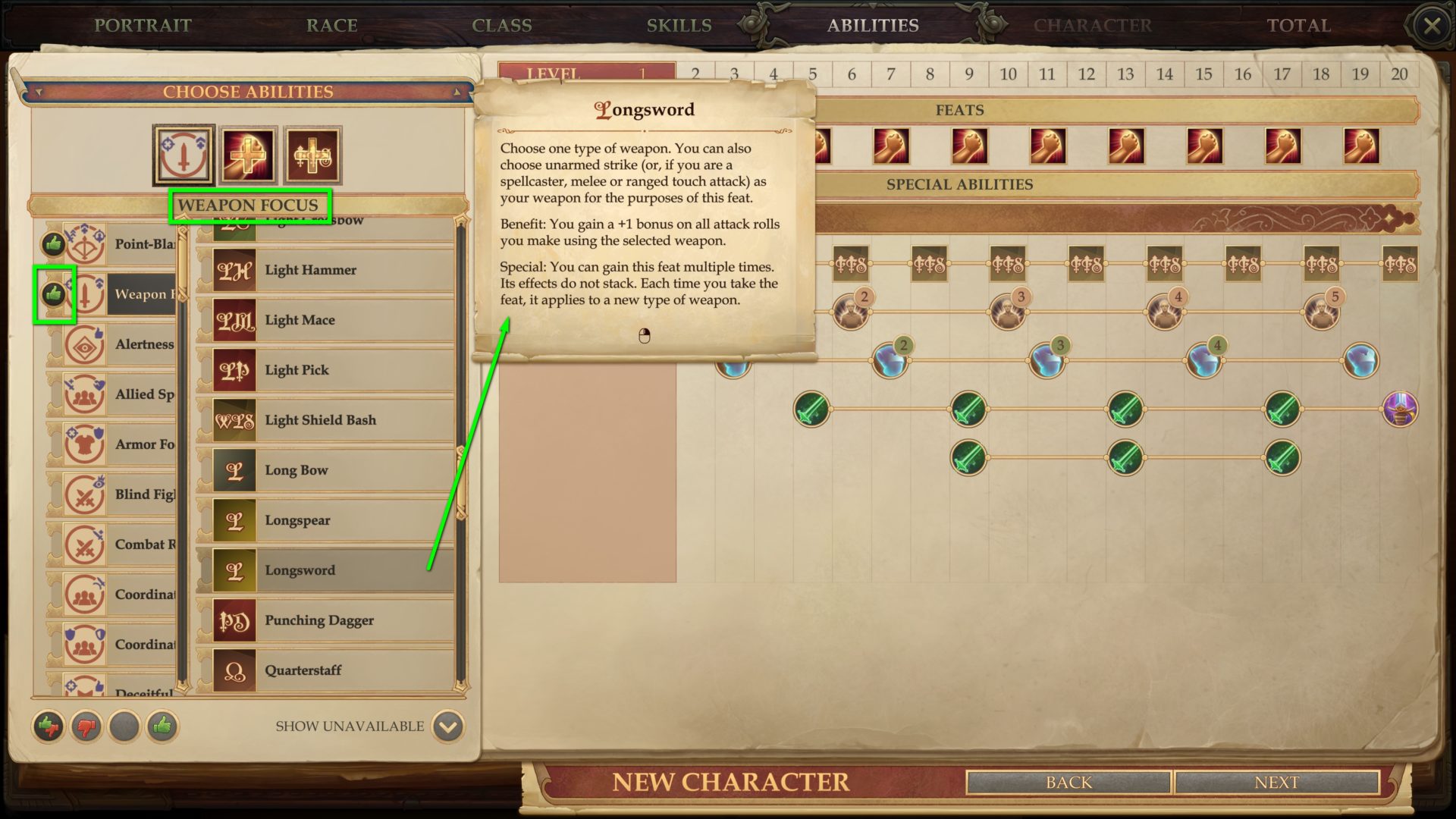Screen dimensions: 1456x819
Task: Go back using the Back button
Action: coord(1068,782)
